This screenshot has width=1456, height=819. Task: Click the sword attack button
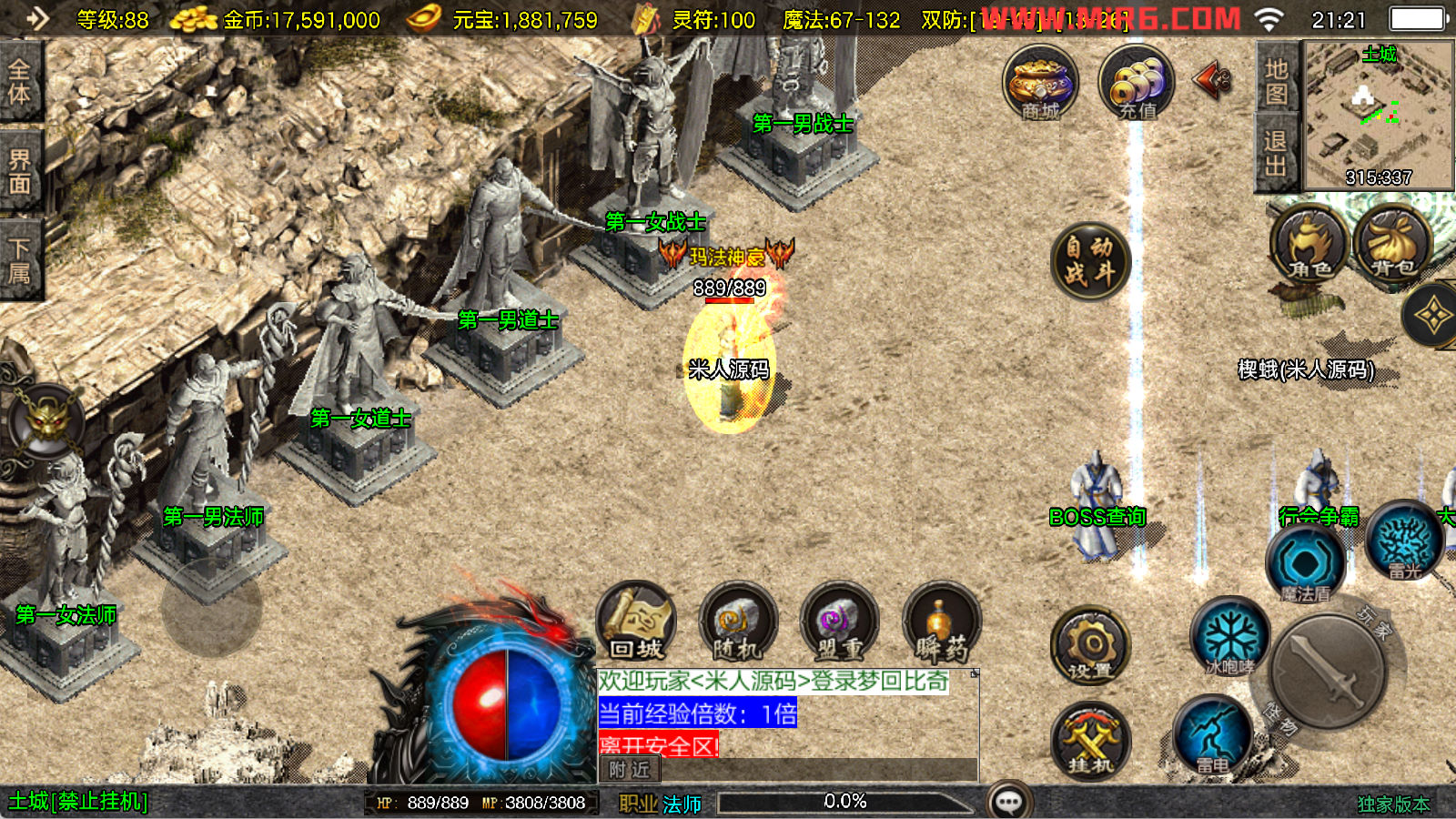coord(1328,672)
